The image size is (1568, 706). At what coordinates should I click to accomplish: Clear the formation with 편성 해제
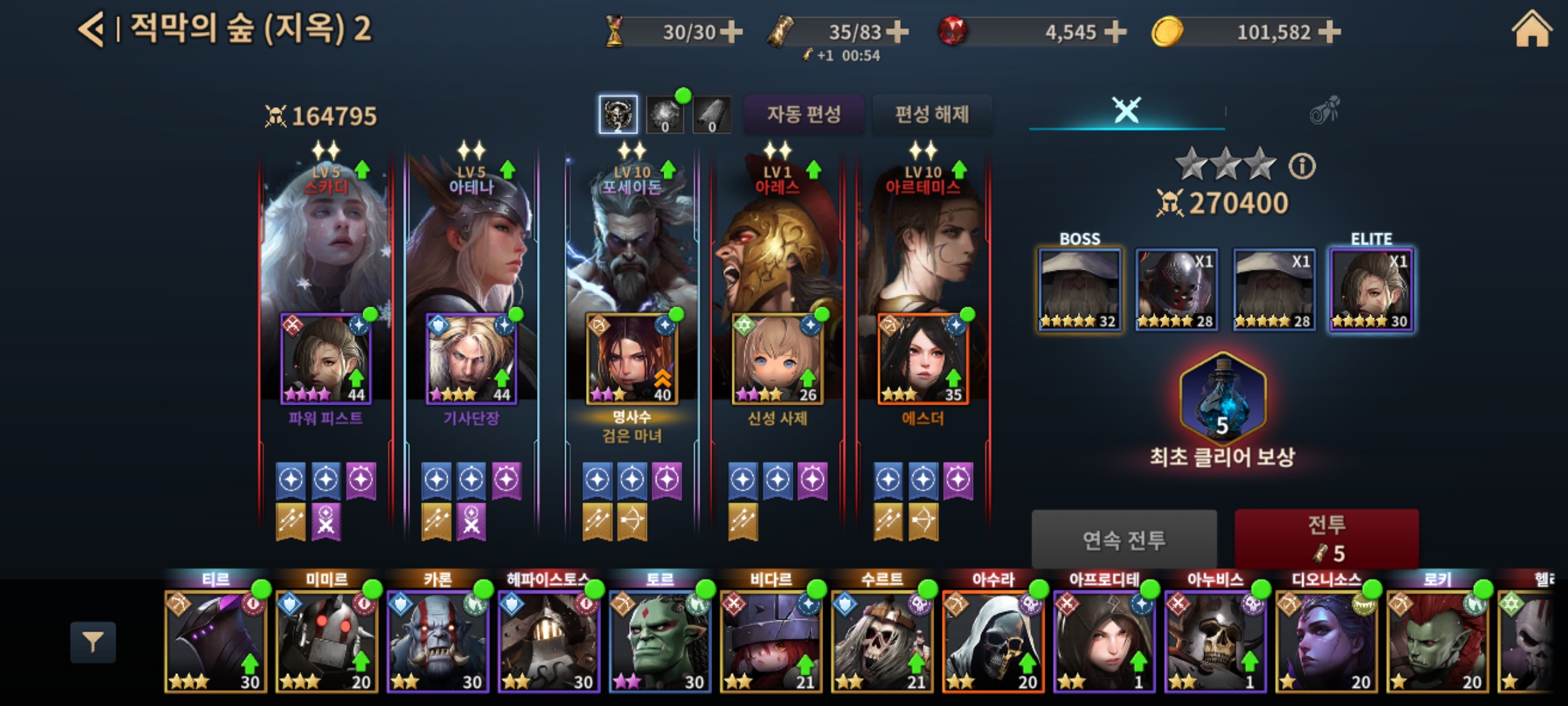click(932, 114)
